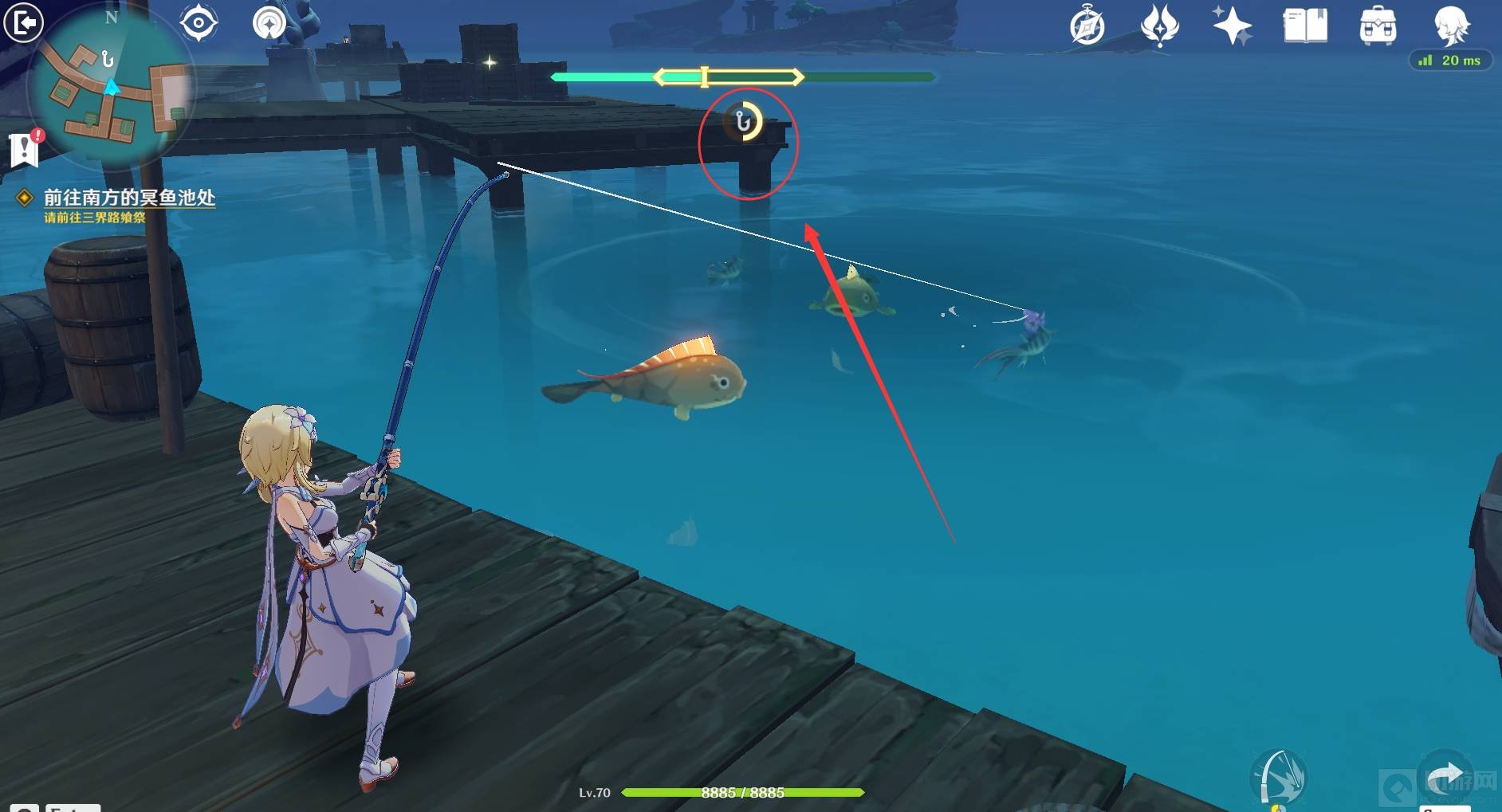Tap the fishing rod reel button
This screenshot has width=1502, height=812.
1280,777
